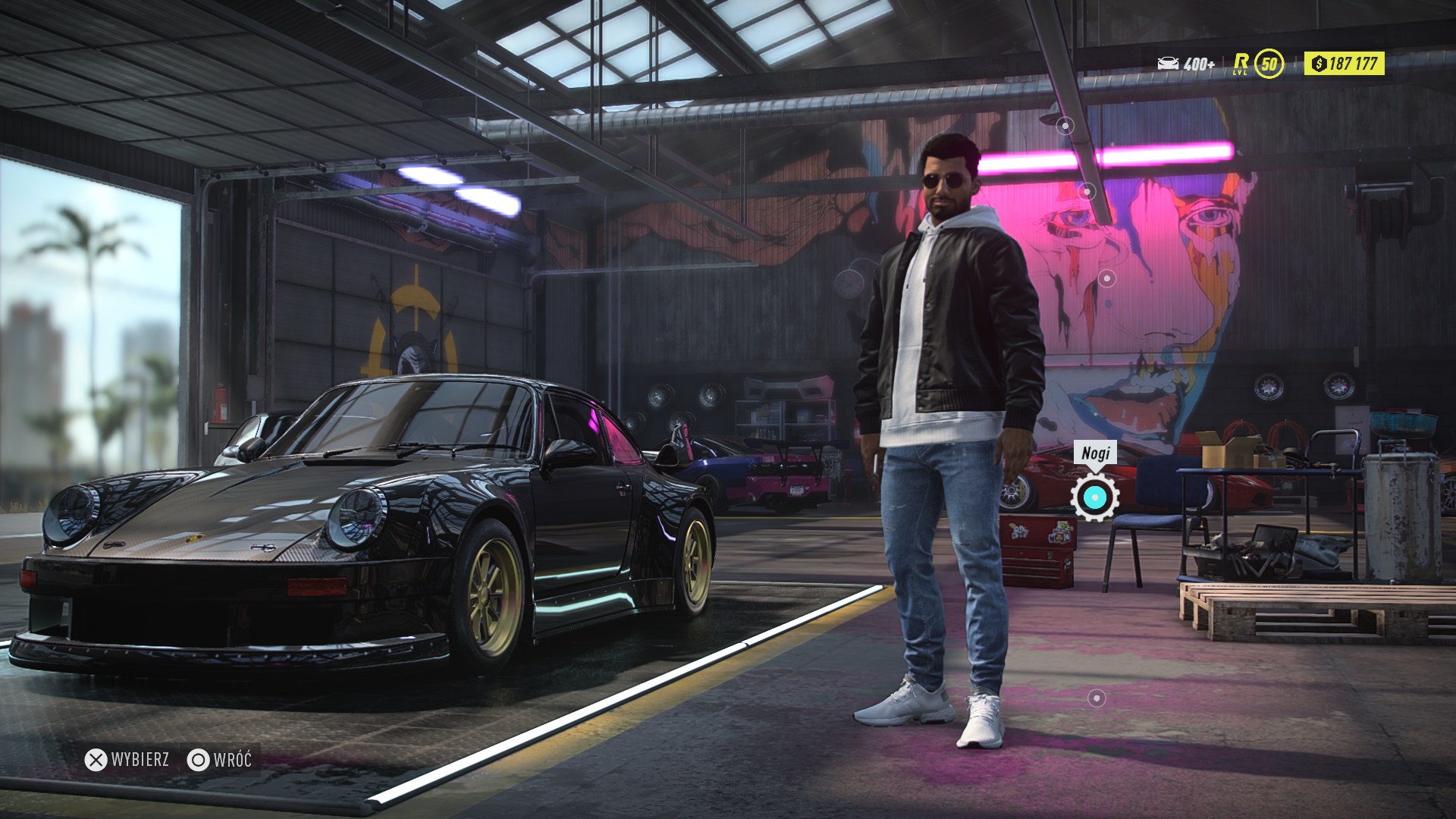This screenshot has height=819, width=1456.
Task: Click the circle button prompt beside WRÓĆ
Action: (199, 758)
